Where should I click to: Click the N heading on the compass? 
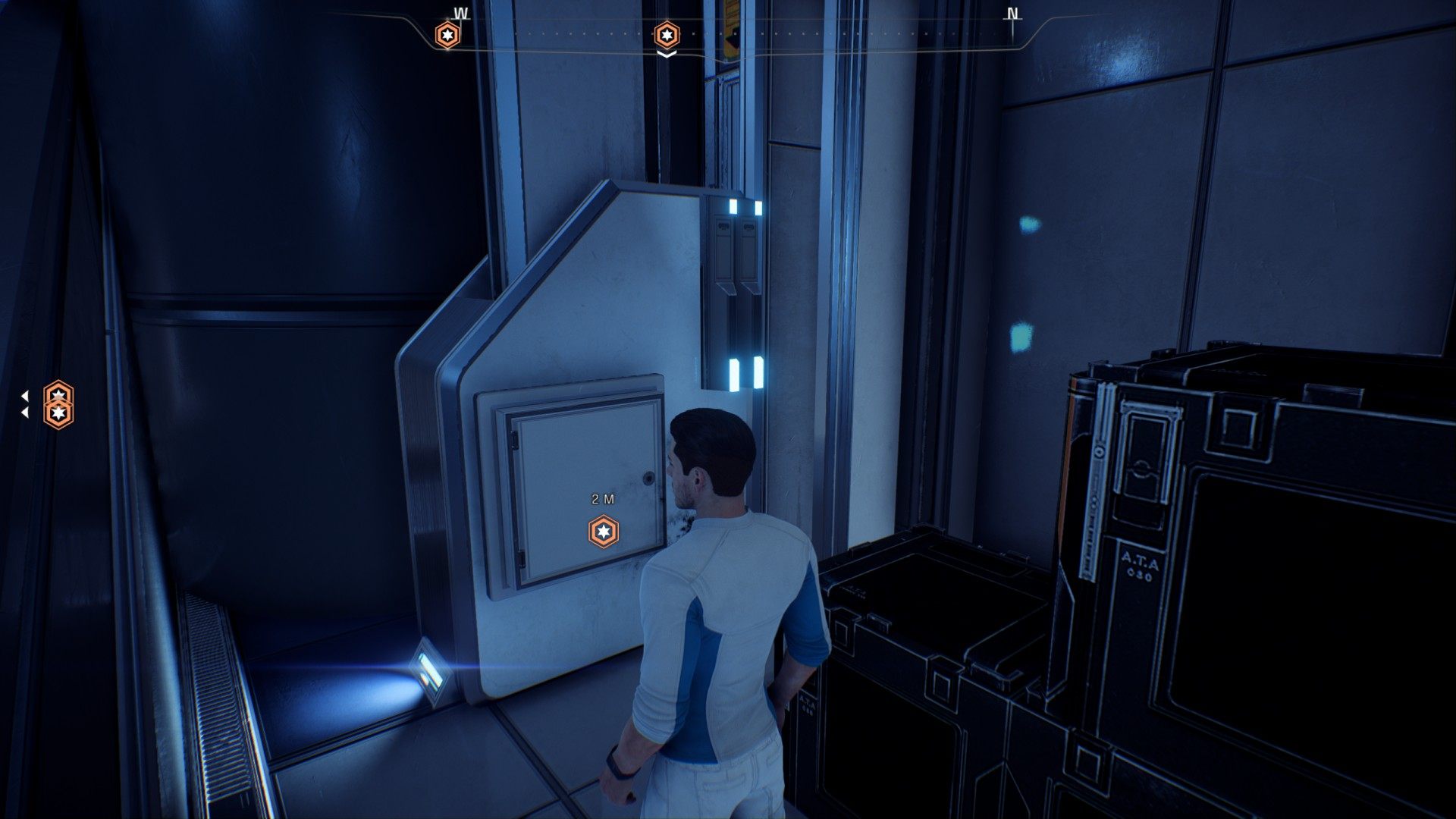1012,14
